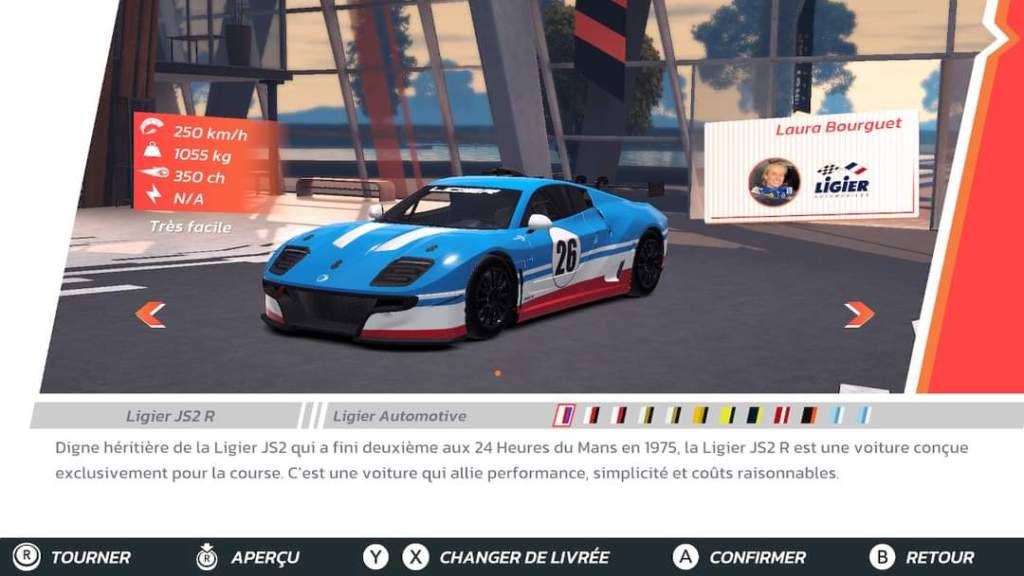1024x576 pixels.
Task: Show the next car with the right arrow
Action: click(x=858, y=315)
